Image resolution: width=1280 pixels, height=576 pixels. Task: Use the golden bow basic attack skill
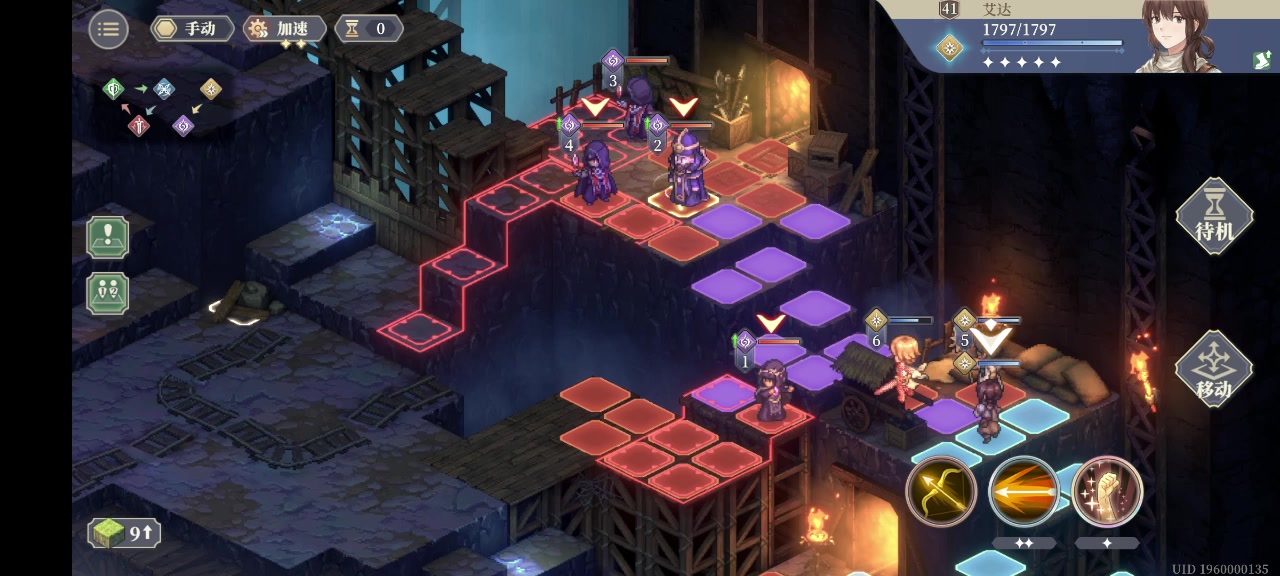(941, 491)
